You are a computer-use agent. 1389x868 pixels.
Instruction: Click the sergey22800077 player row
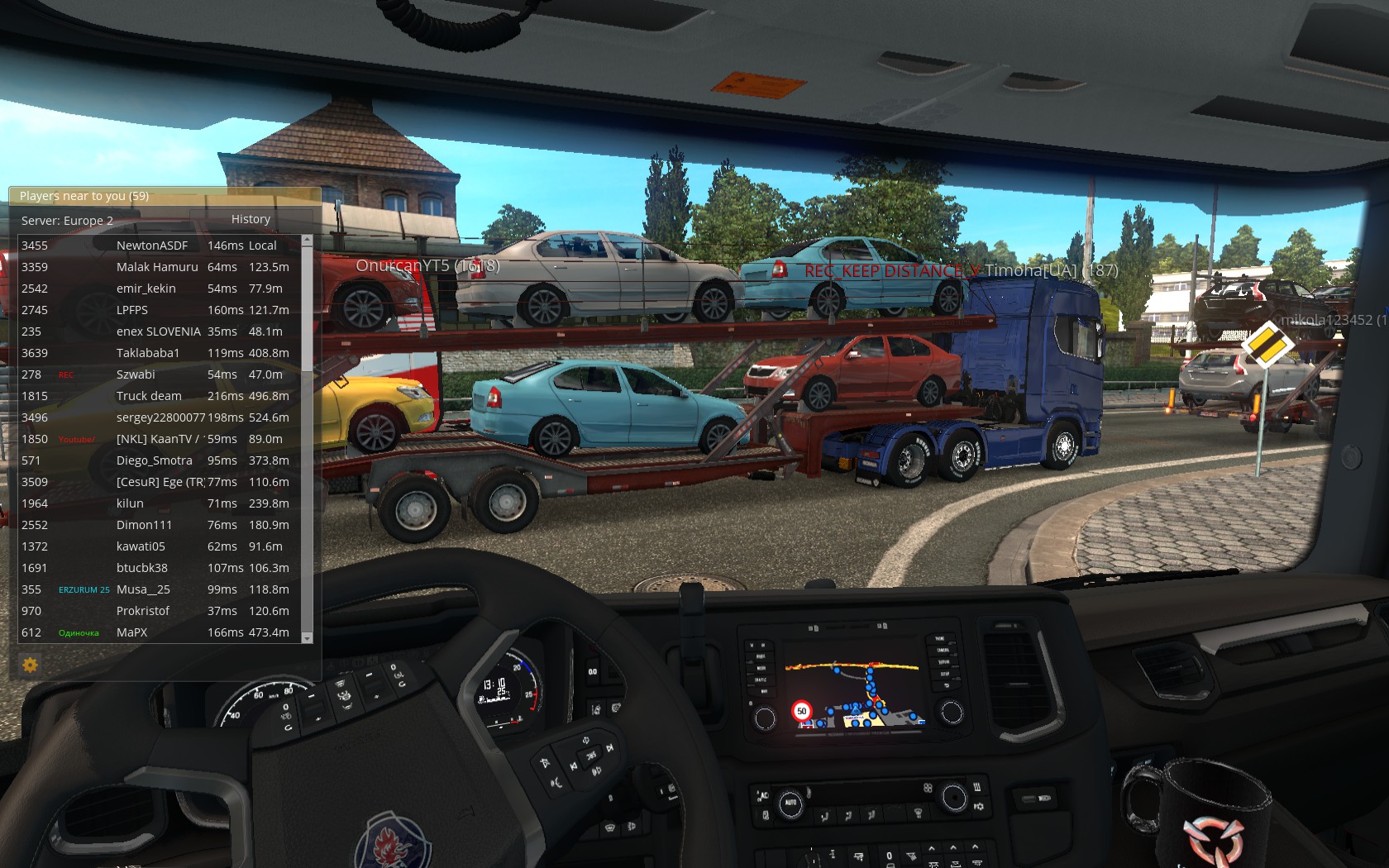pos(160,417)
